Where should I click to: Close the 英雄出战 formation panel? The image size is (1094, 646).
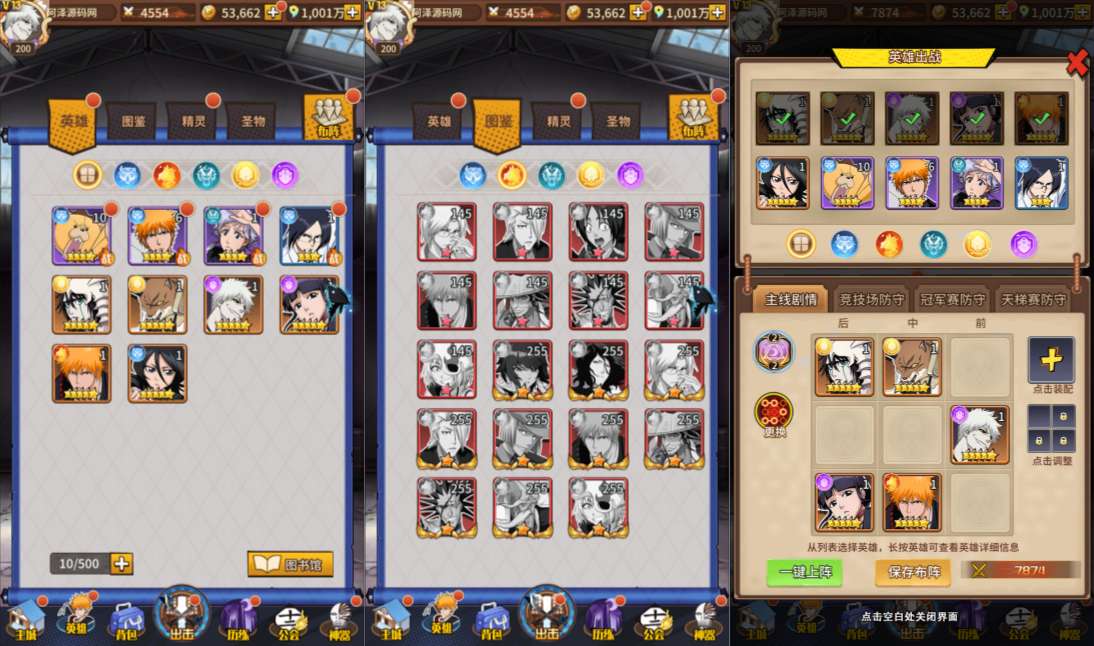coord(1077,62)
